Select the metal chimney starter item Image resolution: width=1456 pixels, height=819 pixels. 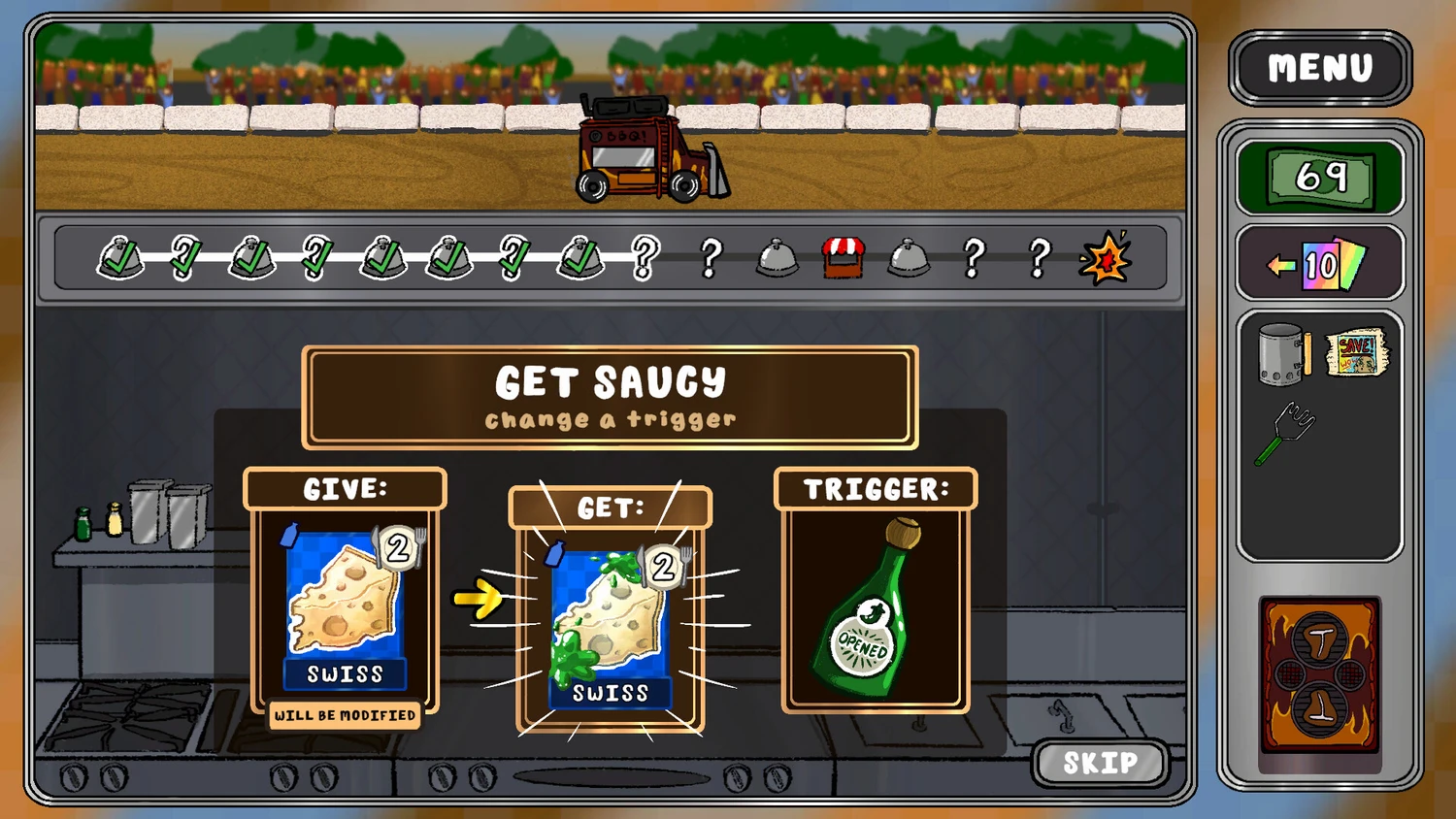(x=1282, y=354)
